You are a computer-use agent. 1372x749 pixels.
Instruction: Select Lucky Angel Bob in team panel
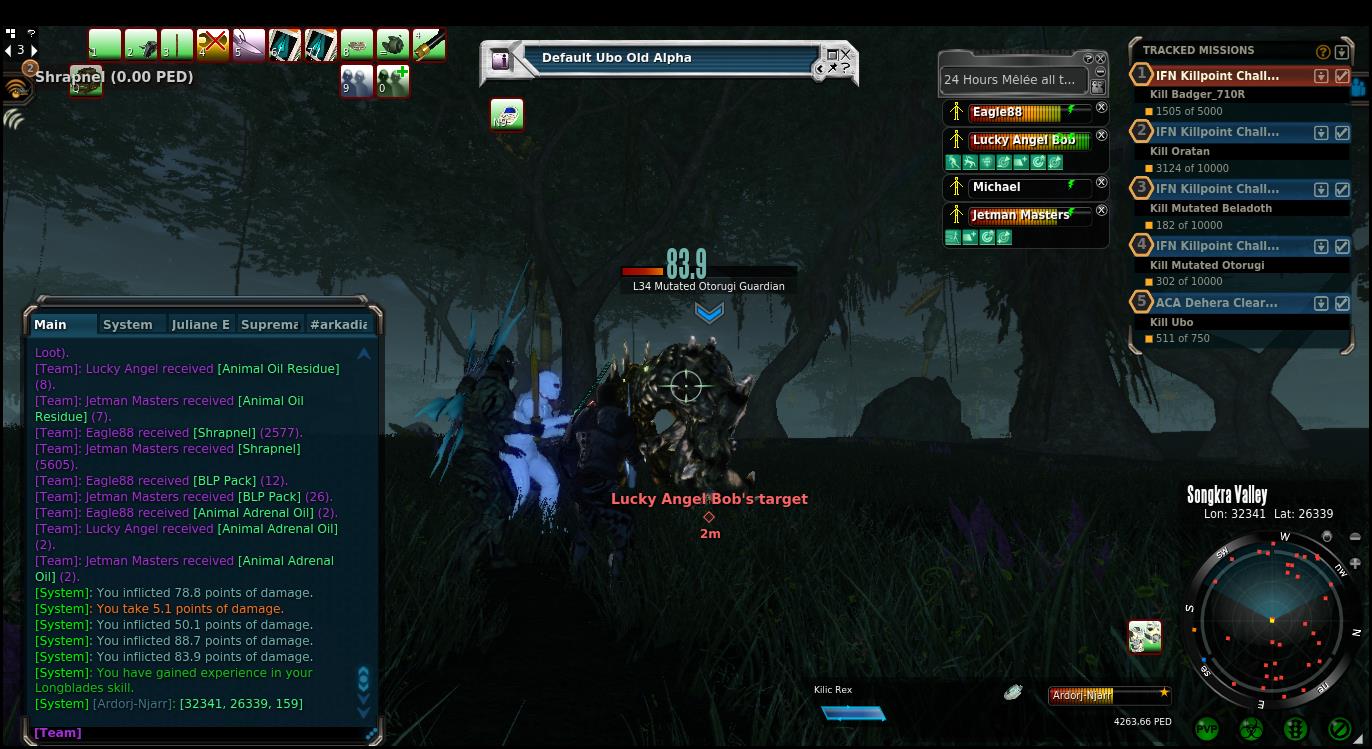point(1024,140)
